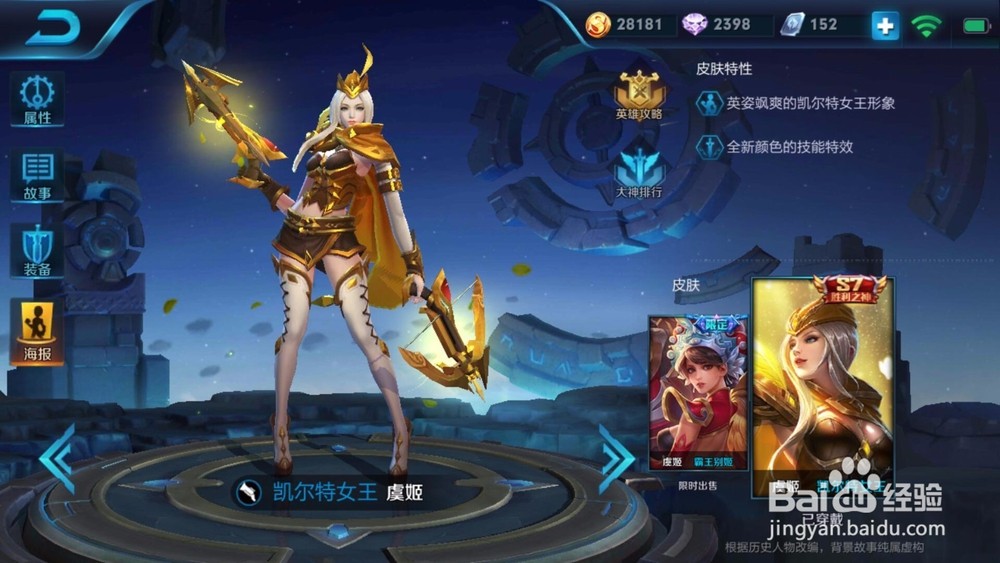Add currency with the blue plus button

coord(885,26)
